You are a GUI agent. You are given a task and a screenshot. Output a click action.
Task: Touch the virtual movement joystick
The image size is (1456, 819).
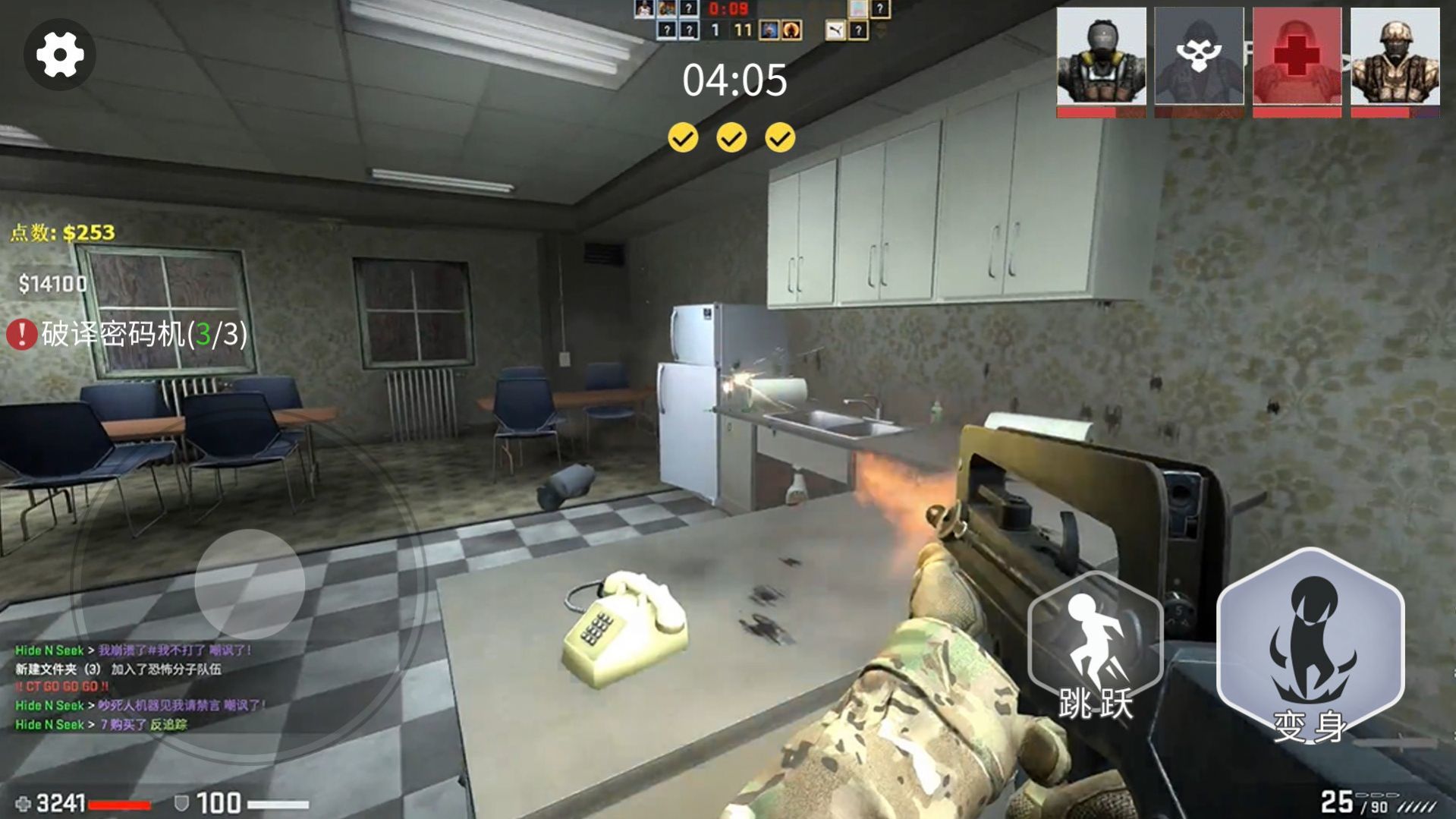(x=250, y=584)
